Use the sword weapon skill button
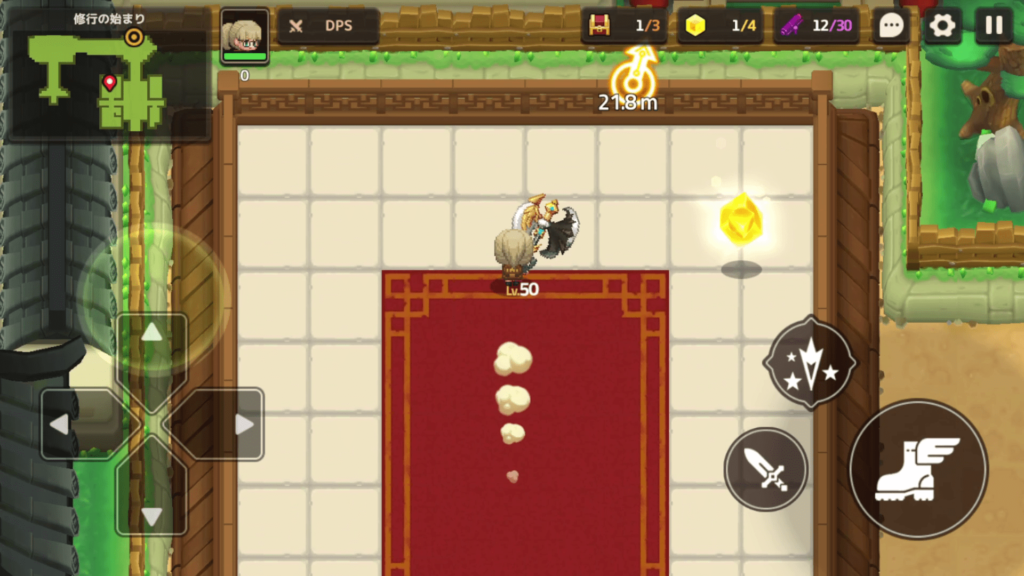1024x576 pixels. [x=766, y=468]
